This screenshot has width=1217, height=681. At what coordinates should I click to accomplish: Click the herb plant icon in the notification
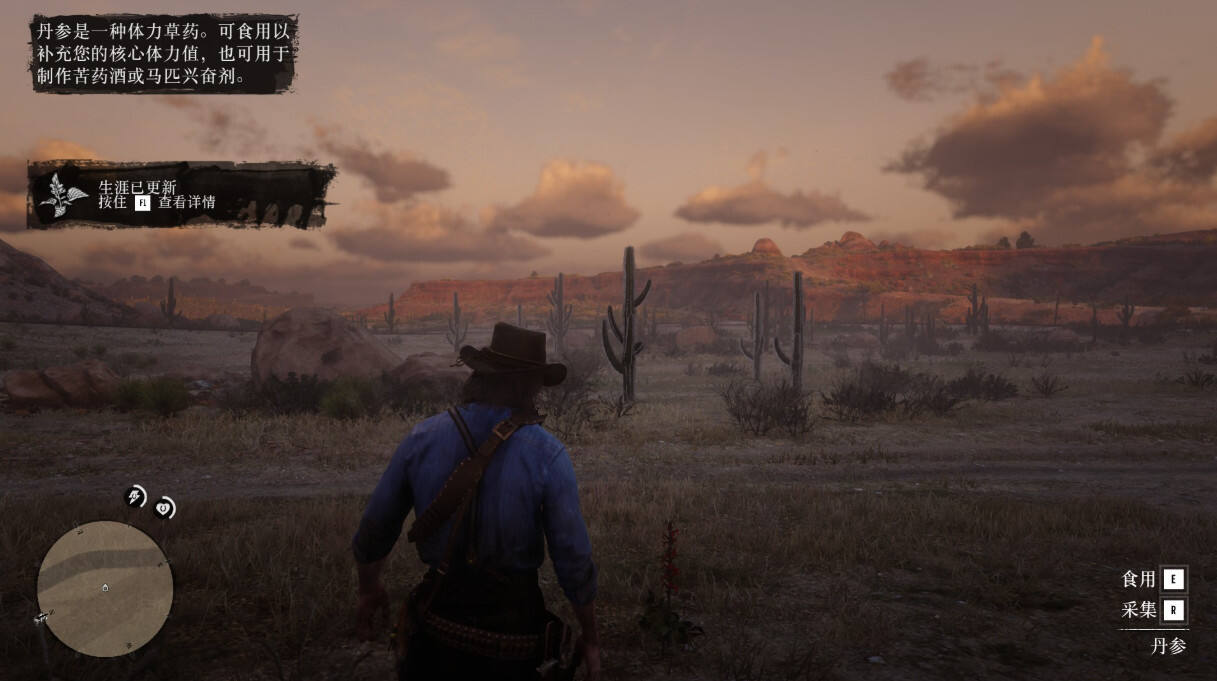63,196
